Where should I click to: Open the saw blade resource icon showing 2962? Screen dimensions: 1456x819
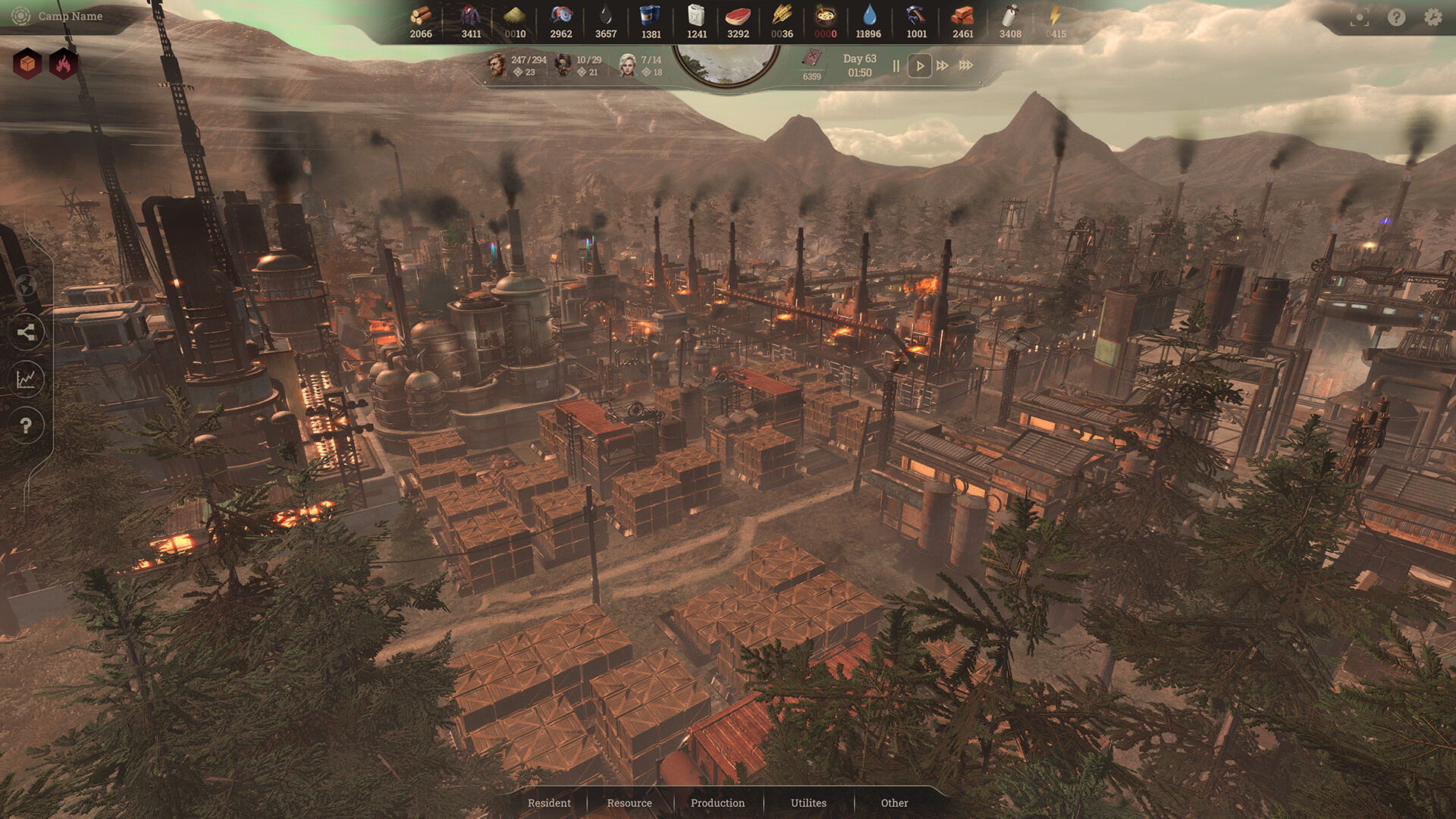(x=560, y=17)
